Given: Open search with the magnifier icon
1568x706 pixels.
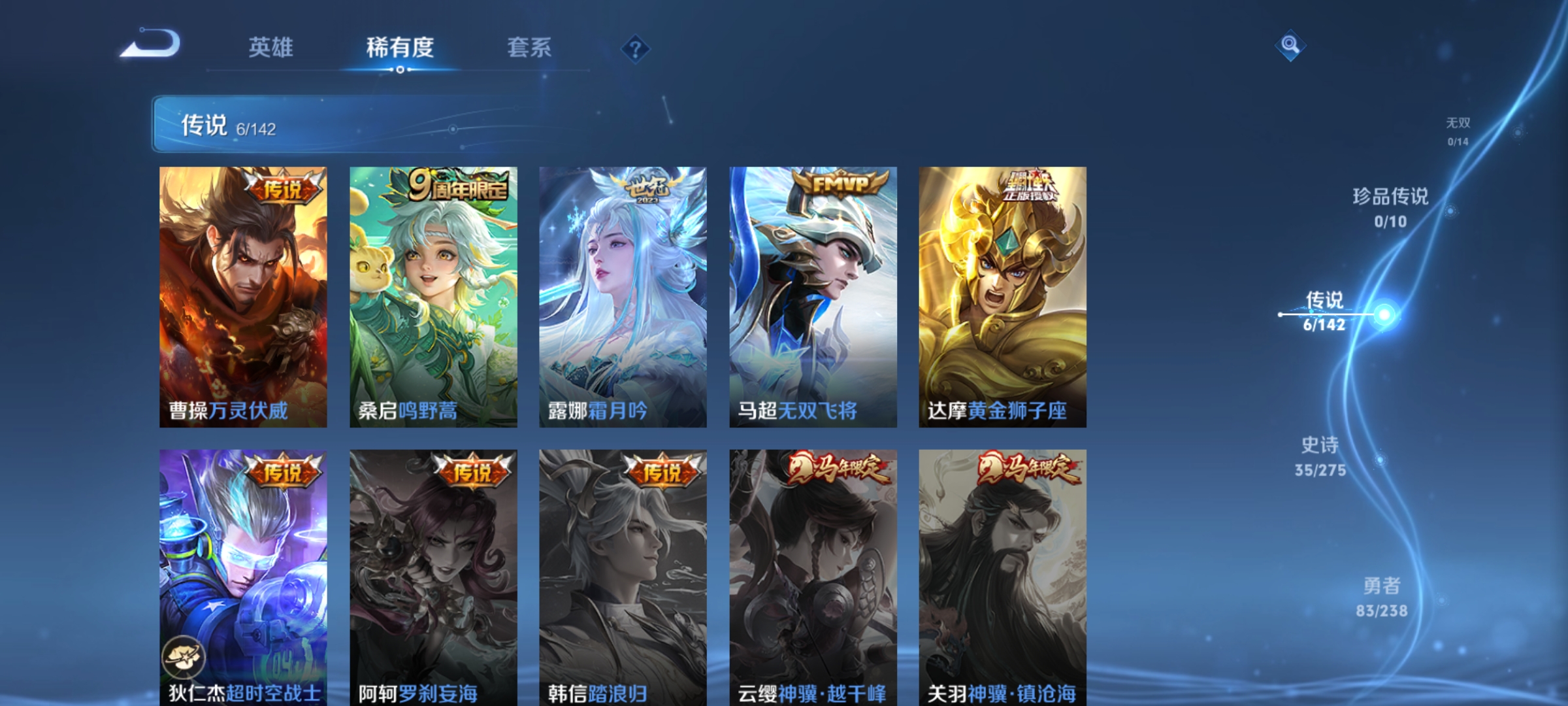Looking at the screenshot, I should [1290, 46].
